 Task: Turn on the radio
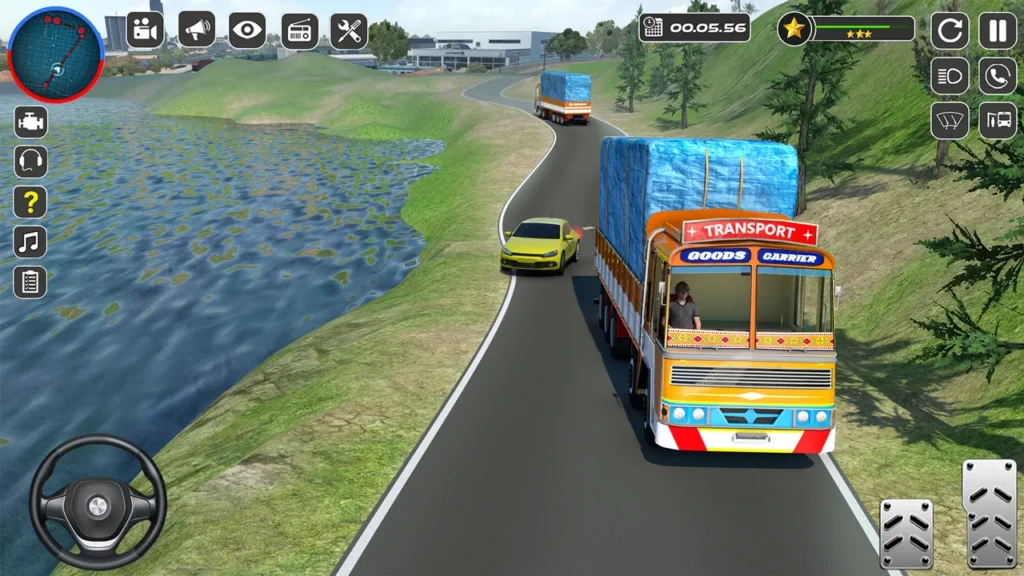click(x=300, y=30)
